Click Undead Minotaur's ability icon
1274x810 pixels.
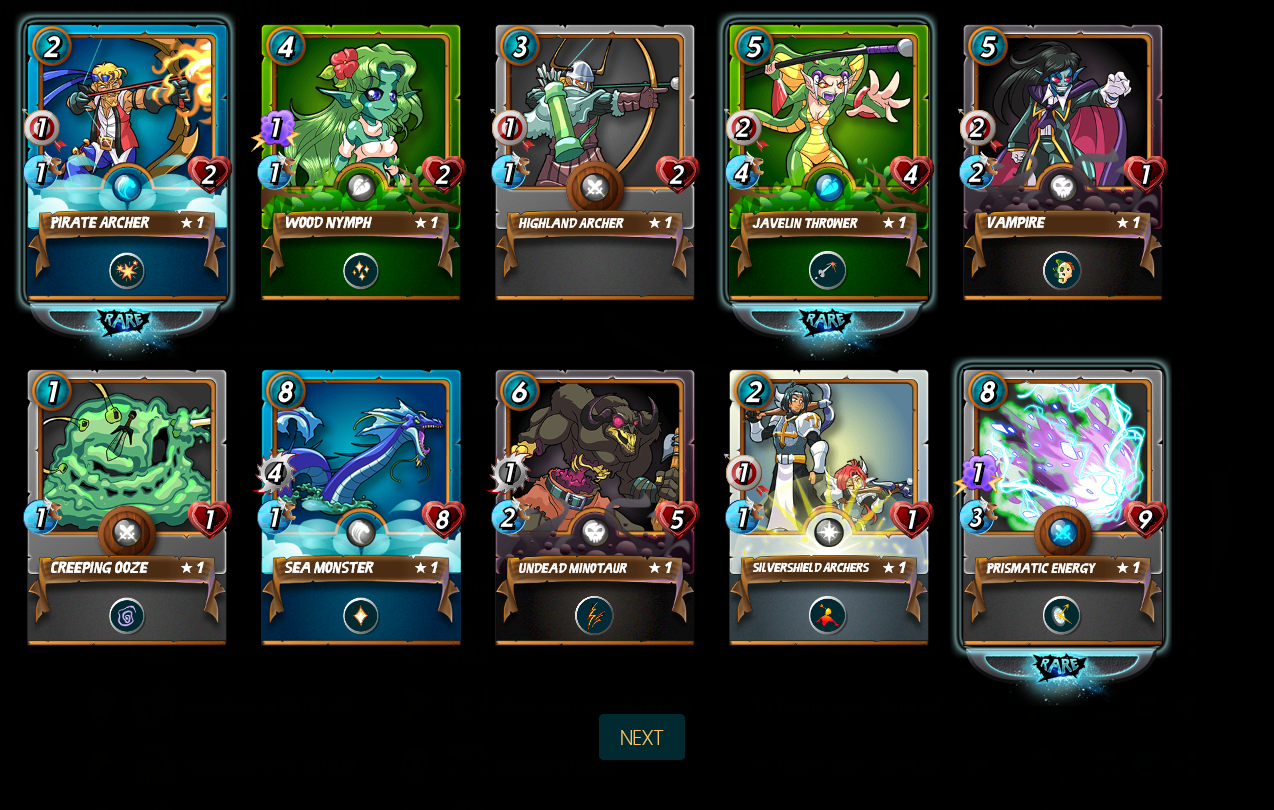[594, 616]
